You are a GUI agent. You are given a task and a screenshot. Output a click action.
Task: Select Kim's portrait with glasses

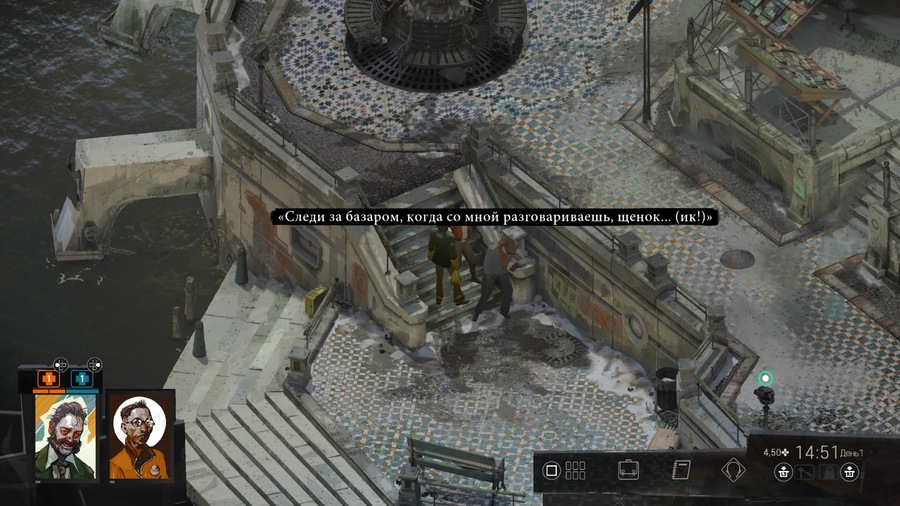pos(139,435)
